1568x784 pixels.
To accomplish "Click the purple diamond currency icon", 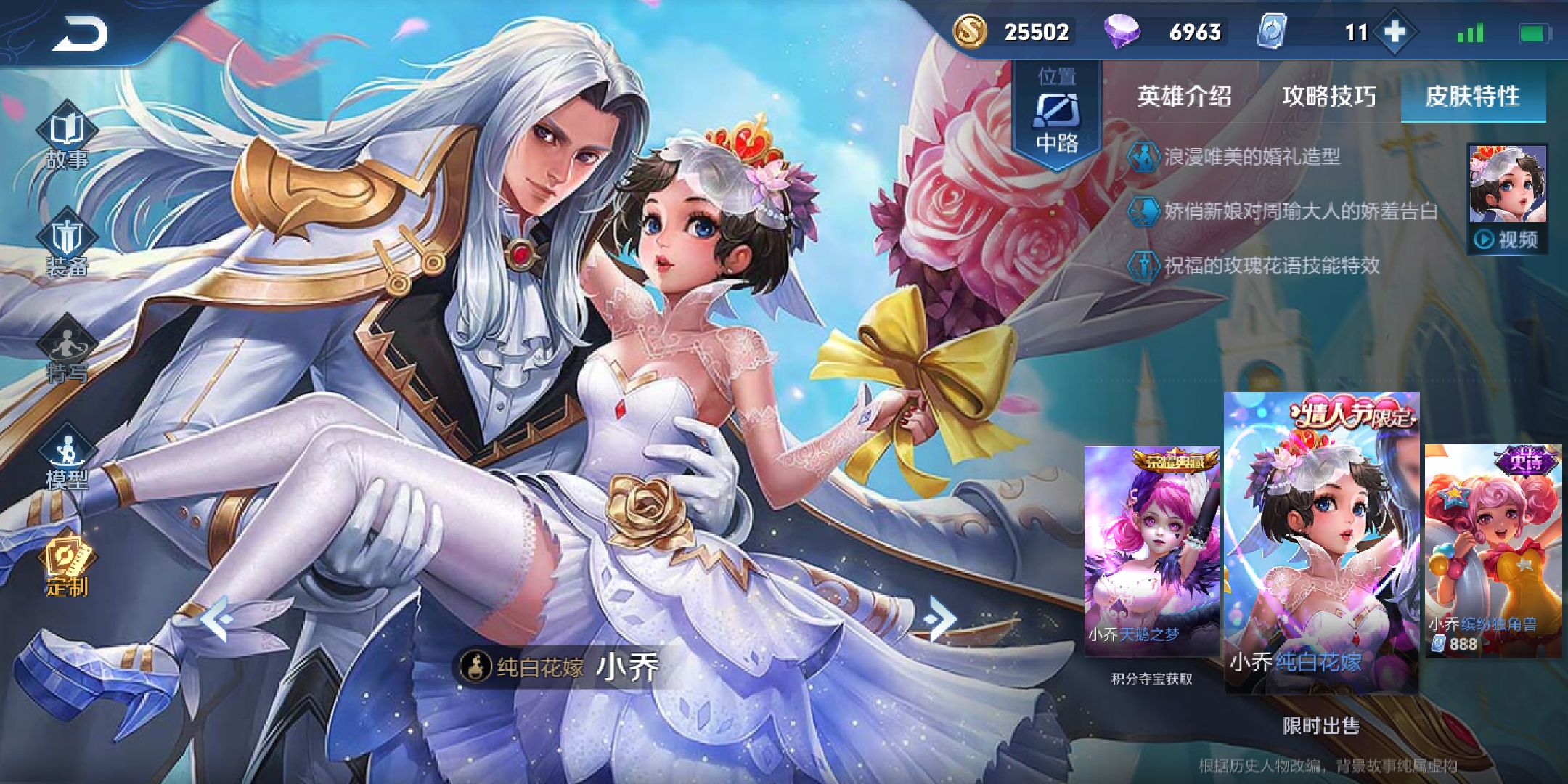I will (x=1122, y=32).
